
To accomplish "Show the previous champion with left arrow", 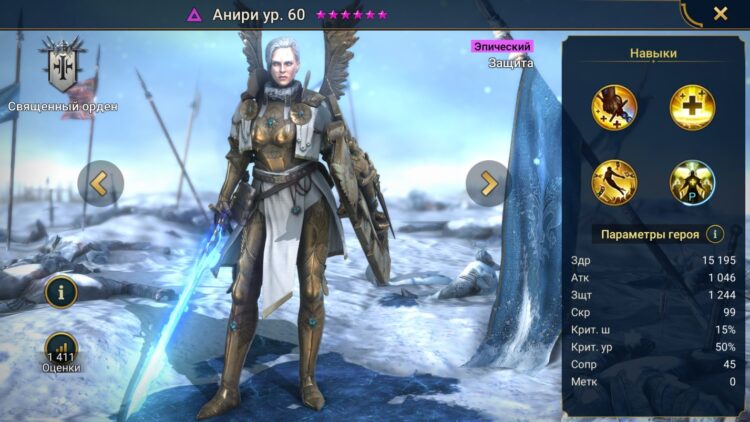I will click(x=100, y=183).
